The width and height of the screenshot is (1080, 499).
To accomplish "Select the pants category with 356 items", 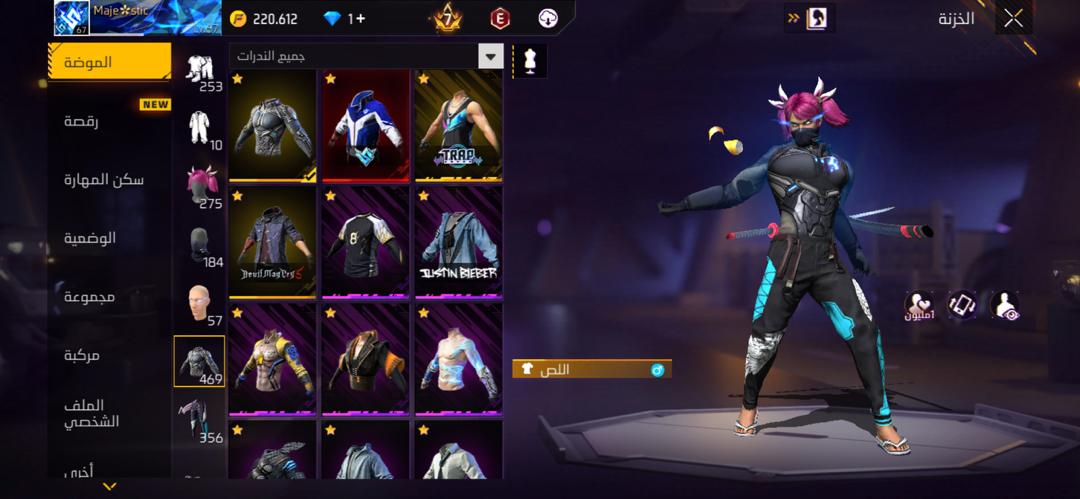I will pos(198,418).
